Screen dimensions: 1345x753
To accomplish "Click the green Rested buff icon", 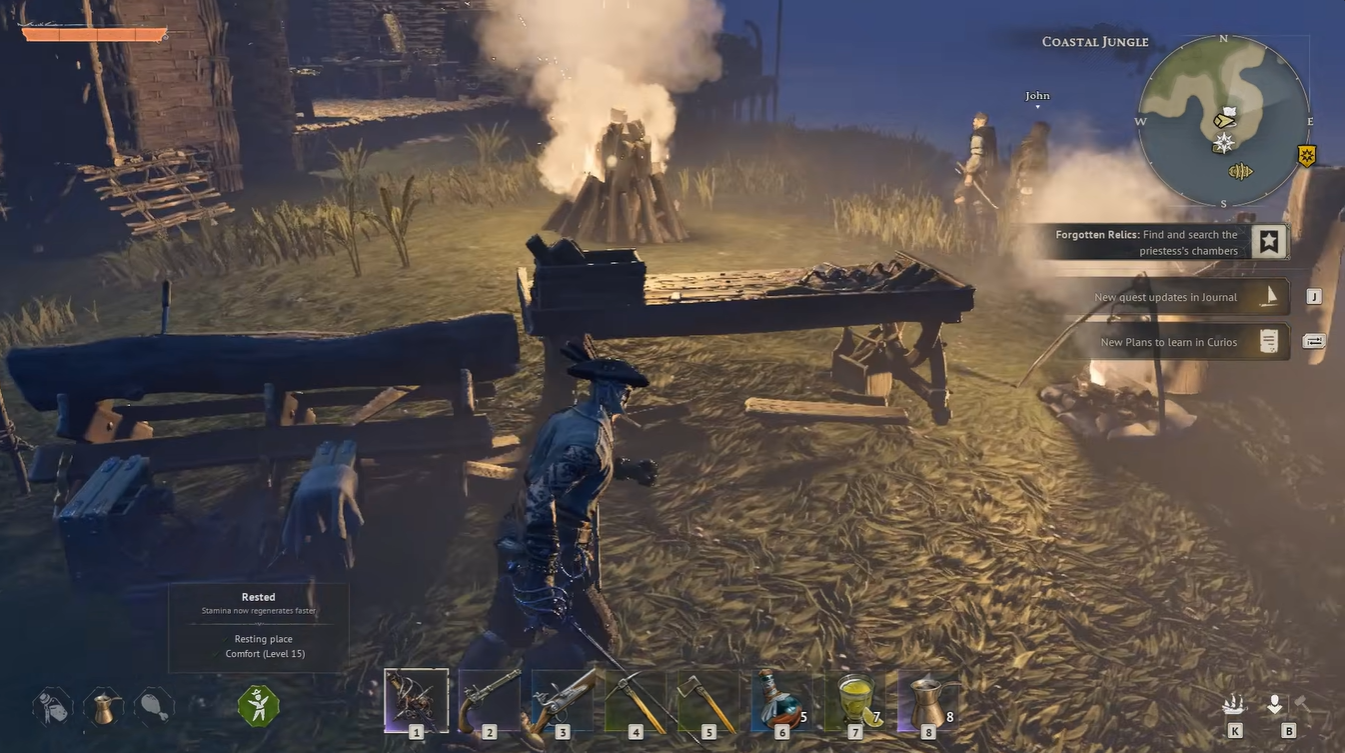I will point(258,705).
